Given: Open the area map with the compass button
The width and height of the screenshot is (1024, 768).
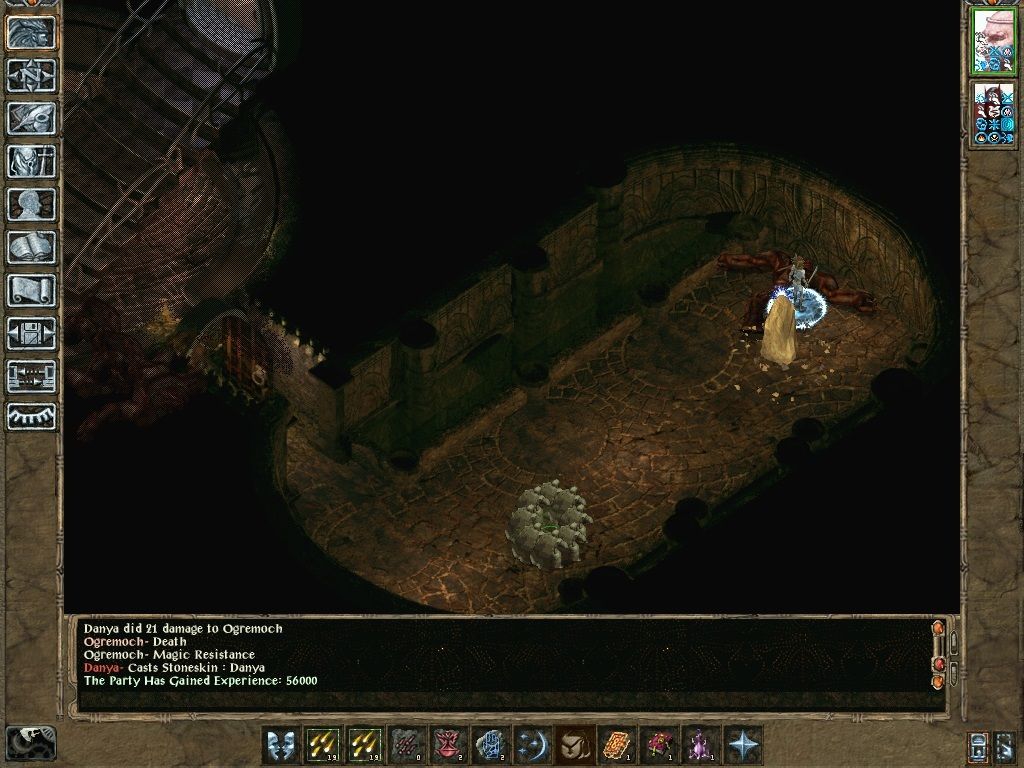Looking at the screenshot, I should tap(32, 75).
